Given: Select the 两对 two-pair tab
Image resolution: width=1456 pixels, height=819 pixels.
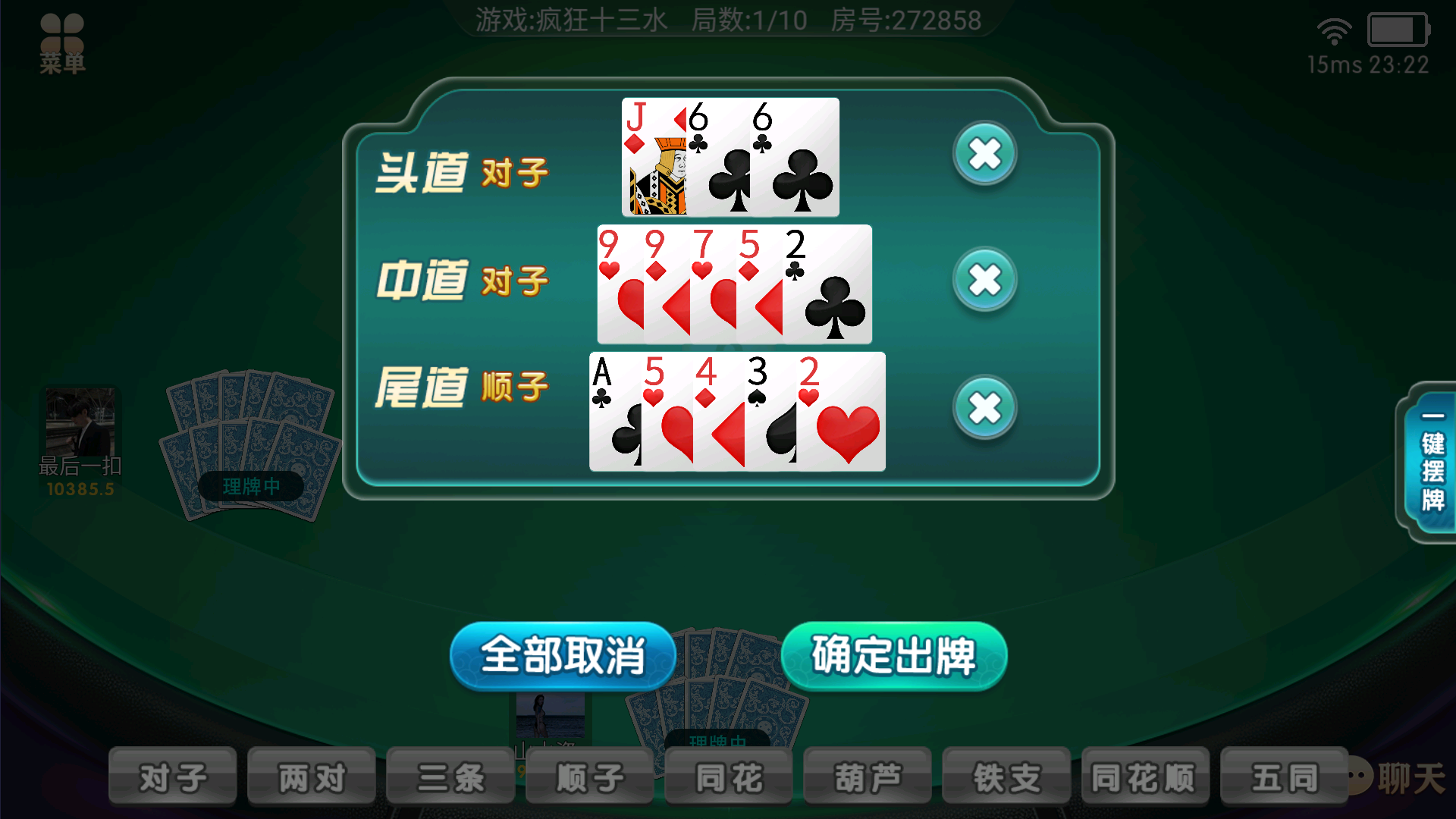Looking at the screenshot, I should (311, 775).
